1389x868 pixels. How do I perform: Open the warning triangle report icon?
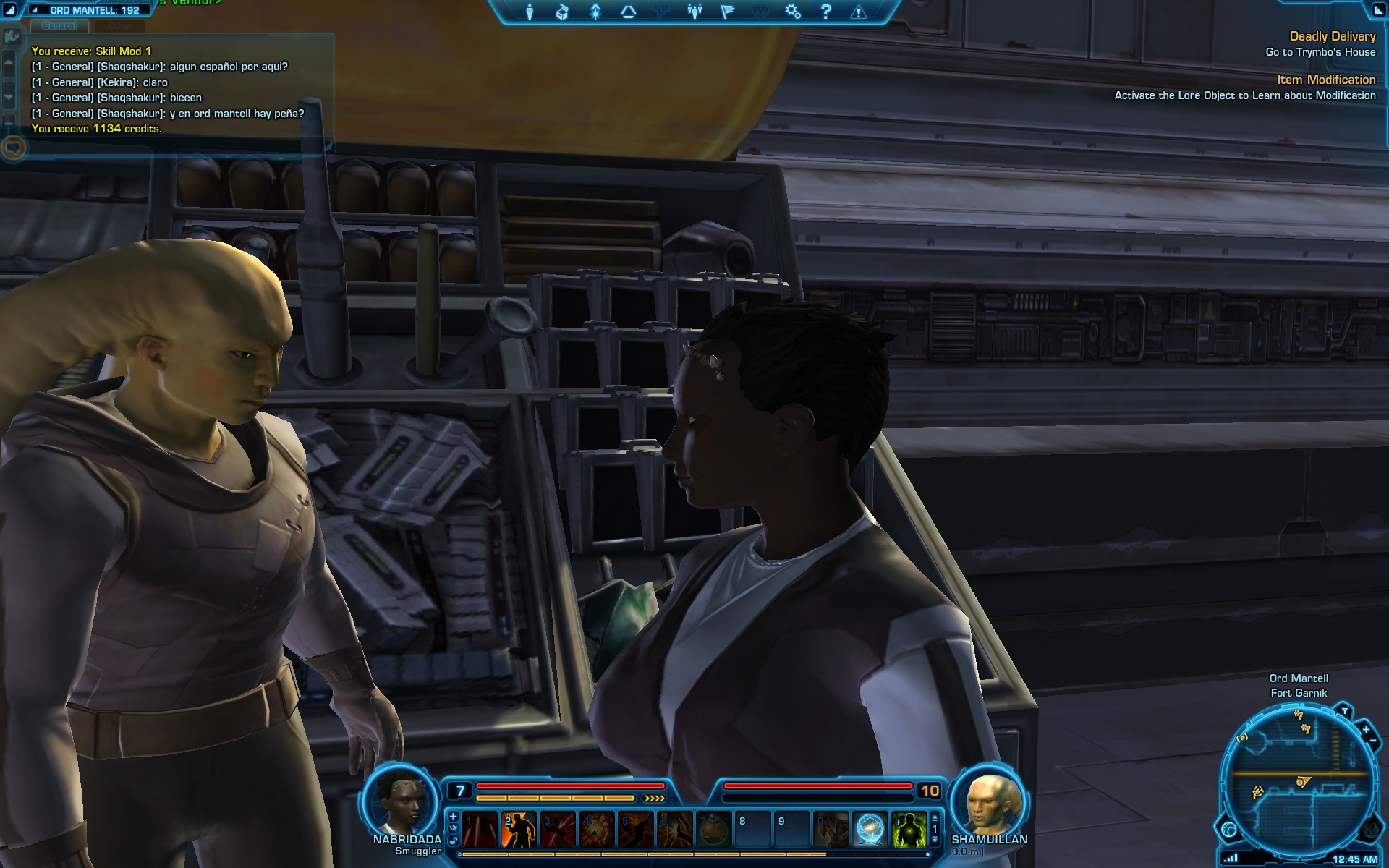coord(859,12)
